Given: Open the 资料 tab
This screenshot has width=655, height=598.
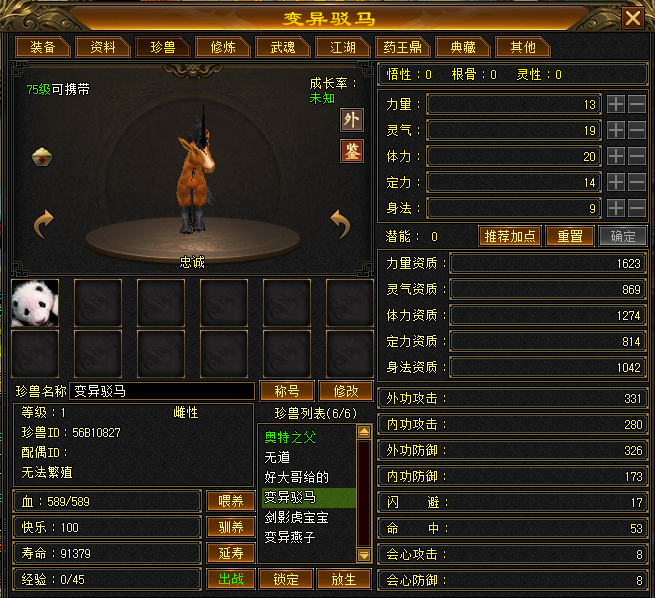Looking at the screenshot, I should [103, 47].
